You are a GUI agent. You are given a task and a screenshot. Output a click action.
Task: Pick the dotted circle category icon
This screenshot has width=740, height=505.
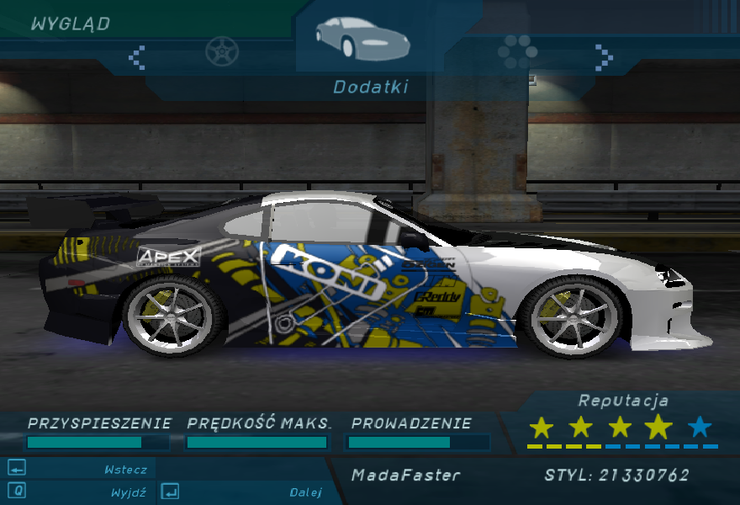517,51
